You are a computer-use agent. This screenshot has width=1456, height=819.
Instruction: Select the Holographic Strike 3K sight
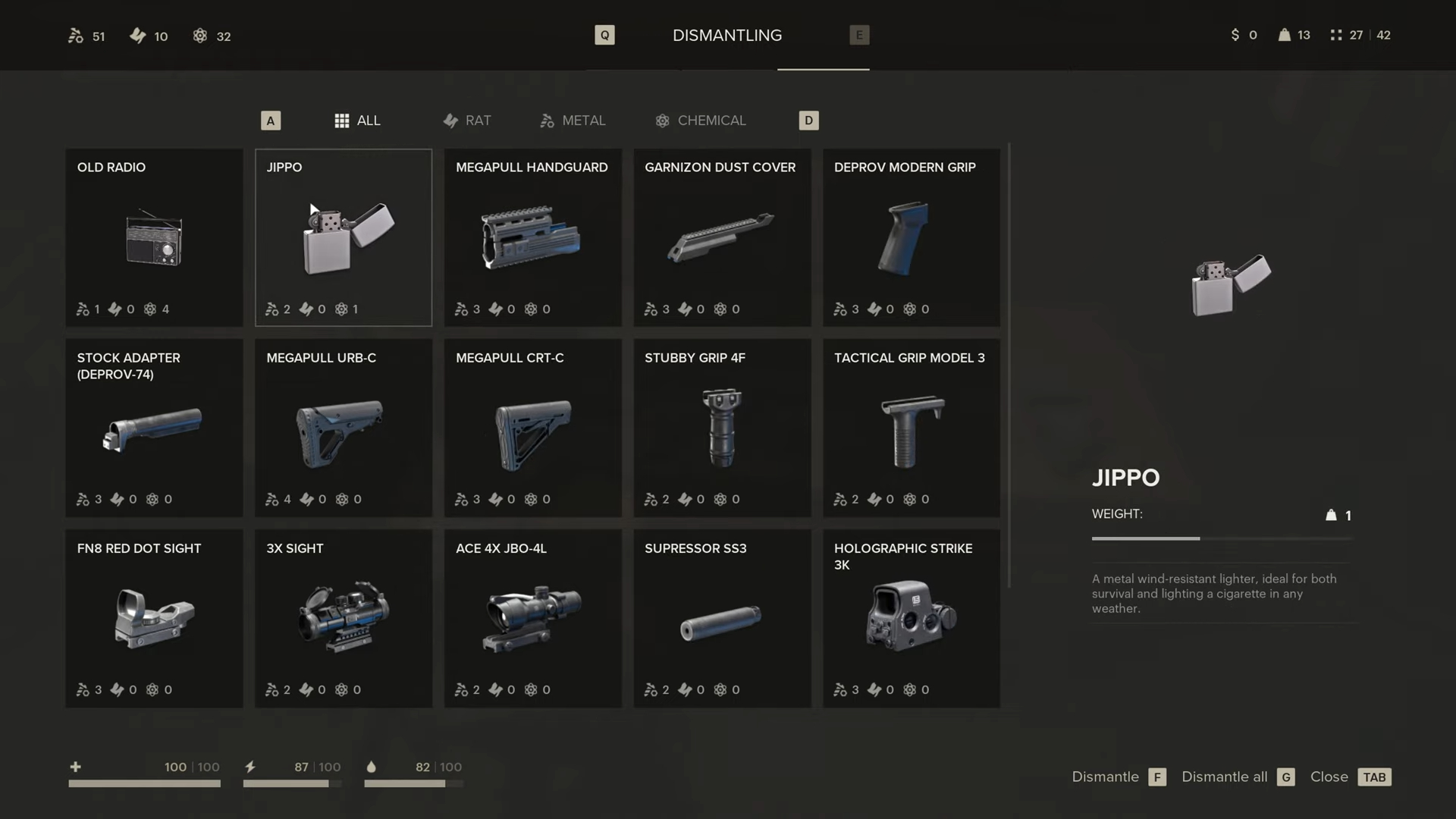coord(911,619)
